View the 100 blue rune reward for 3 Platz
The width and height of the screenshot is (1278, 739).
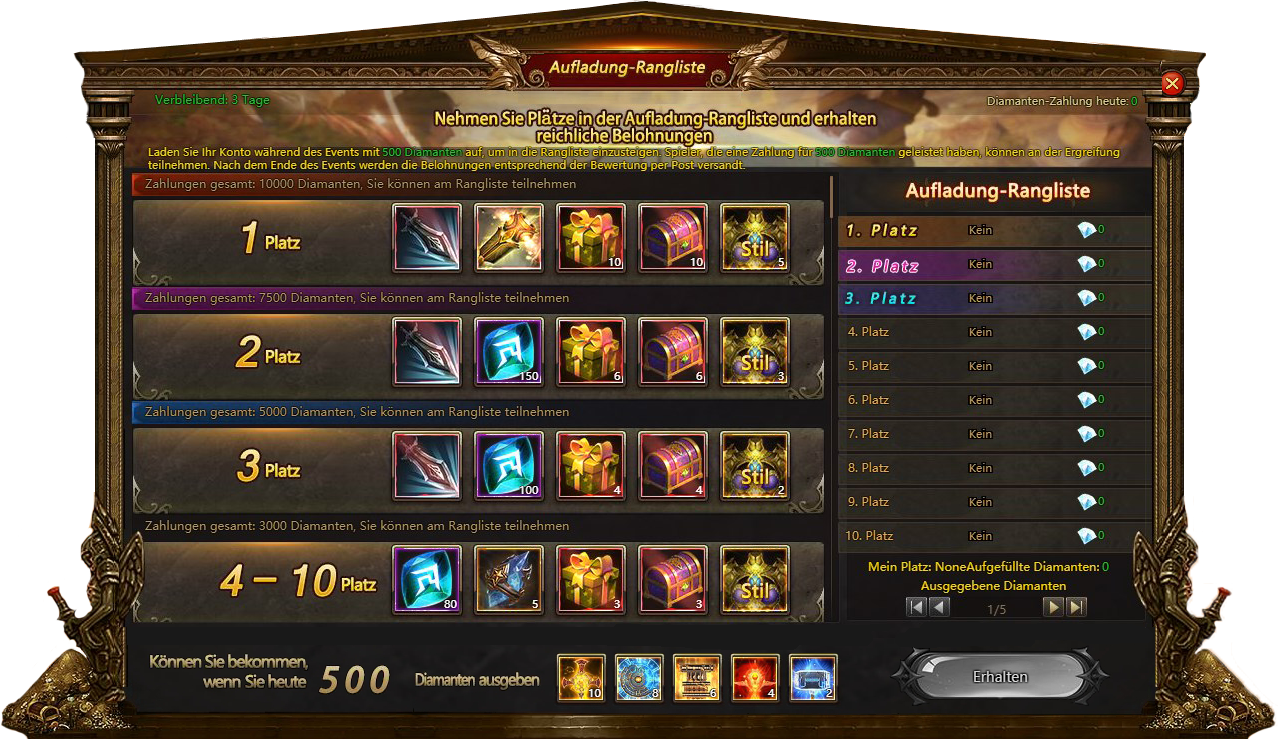tap(509, 466)
